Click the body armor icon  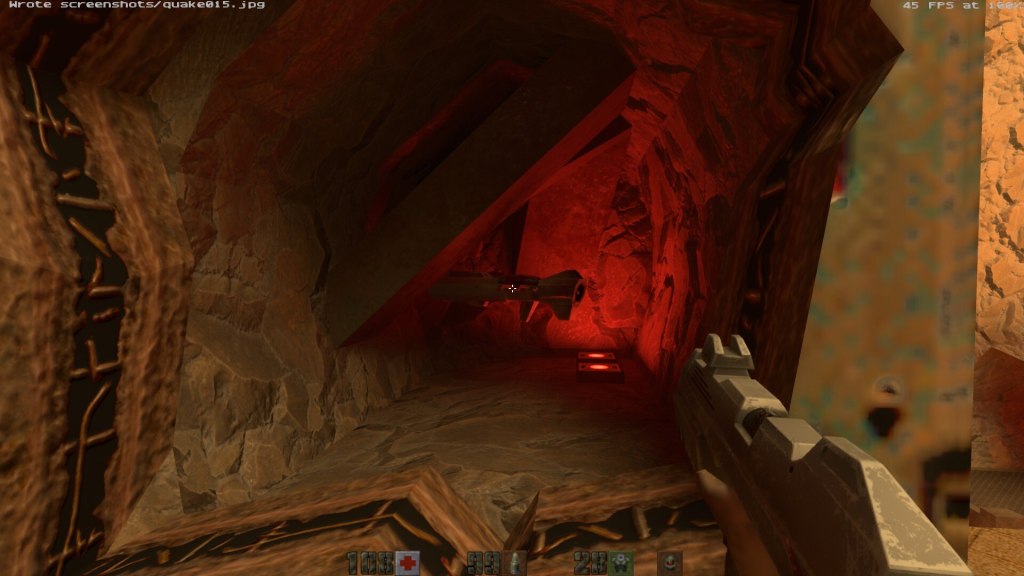(x=622, y=563)
